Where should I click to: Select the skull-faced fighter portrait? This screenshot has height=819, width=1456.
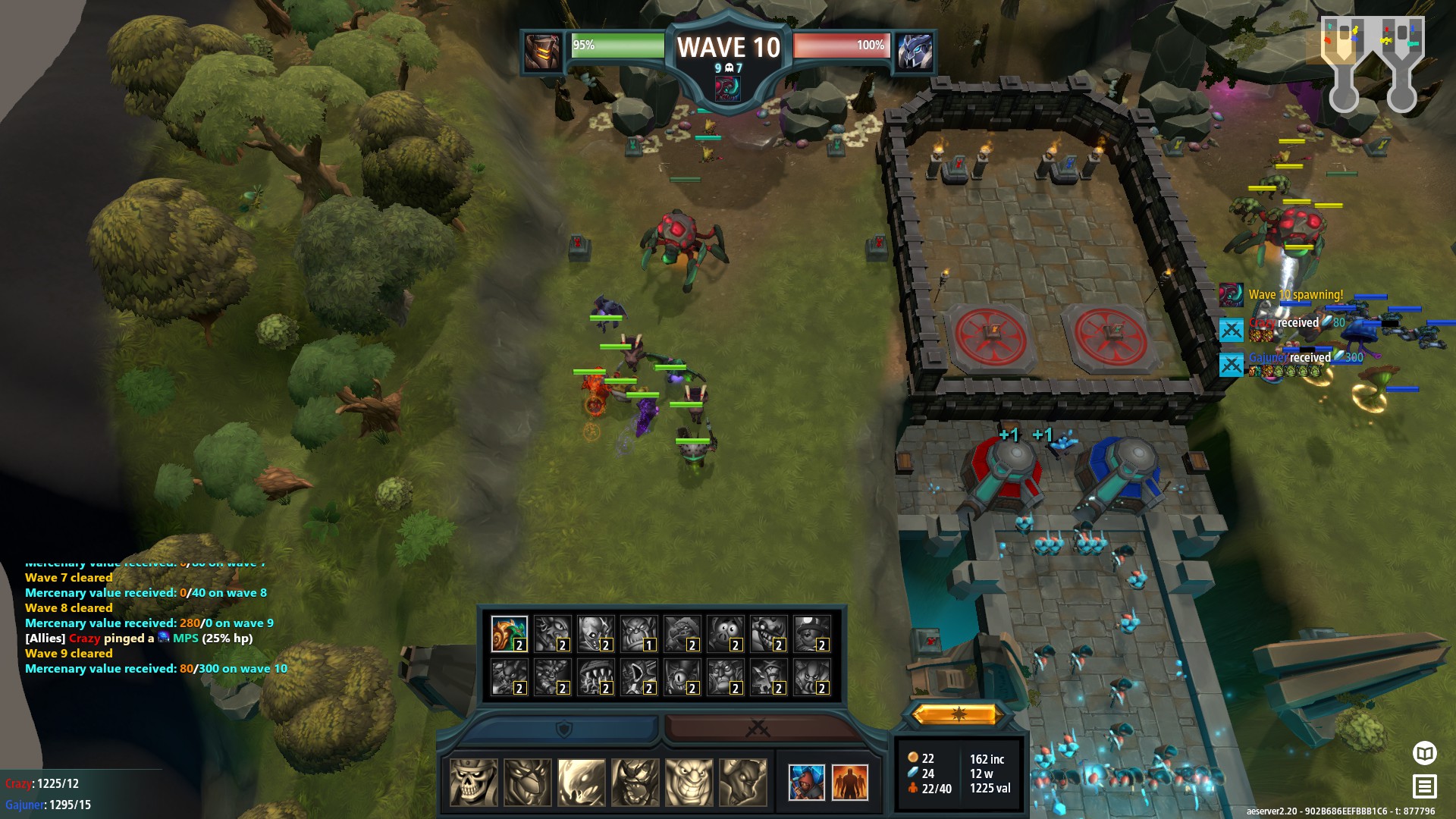pos(474,782)
